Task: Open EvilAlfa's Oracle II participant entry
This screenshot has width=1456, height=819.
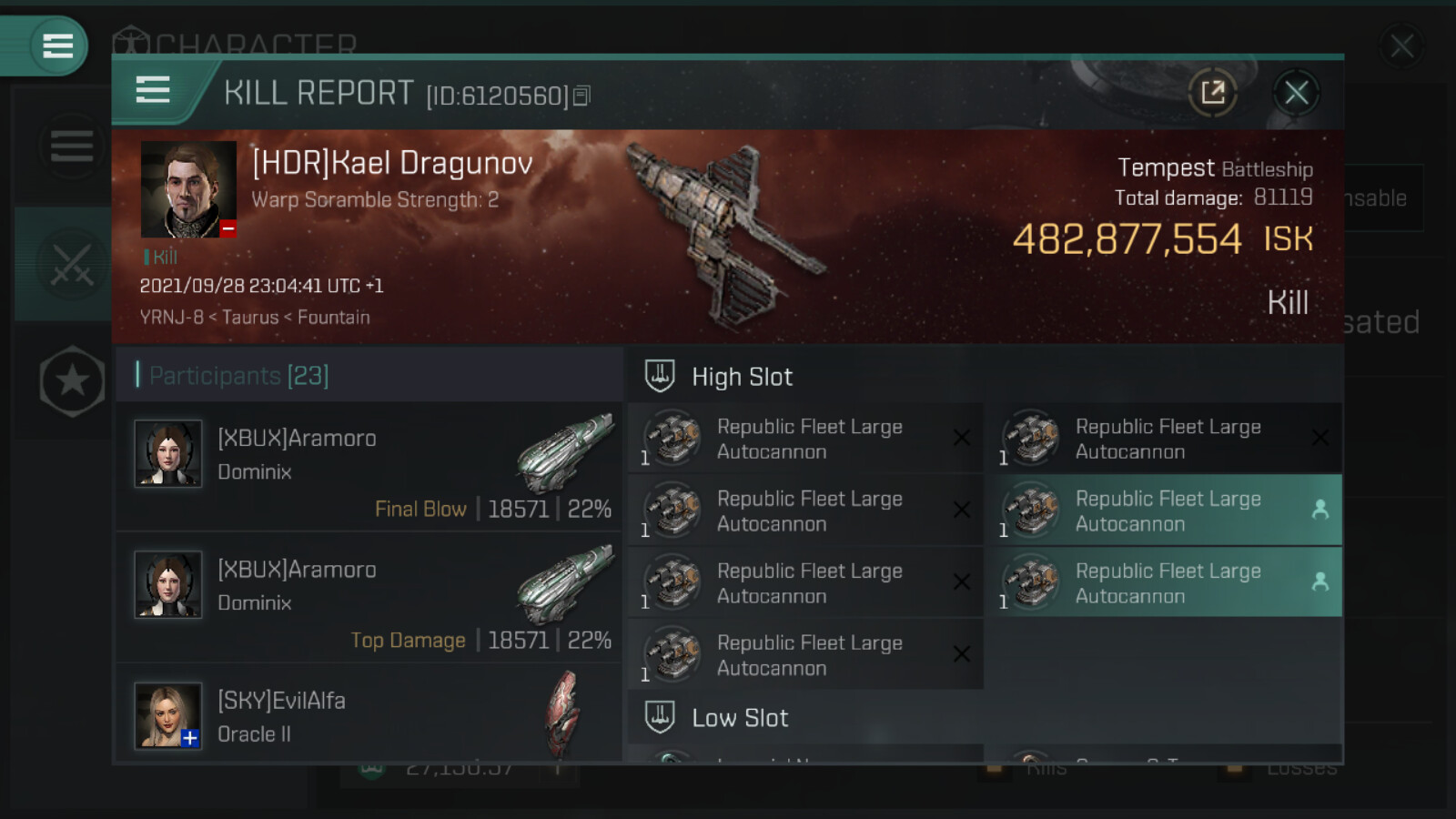Action: (x=369, y=716)
